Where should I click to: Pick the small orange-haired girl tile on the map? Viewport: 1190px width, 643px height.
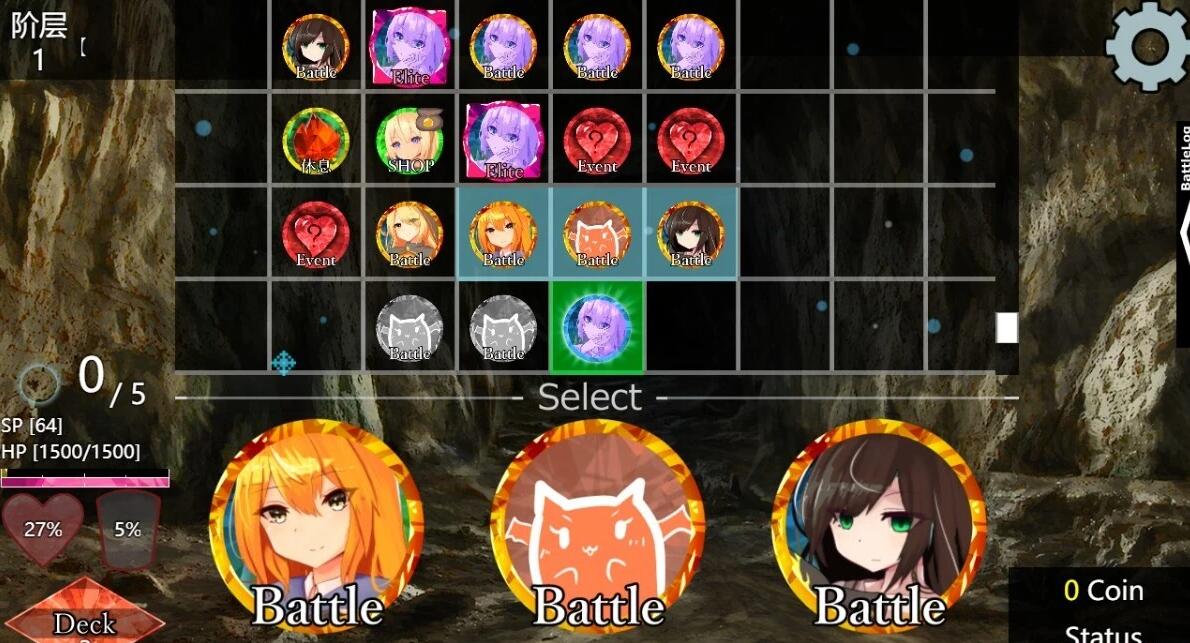pos(504,234)
